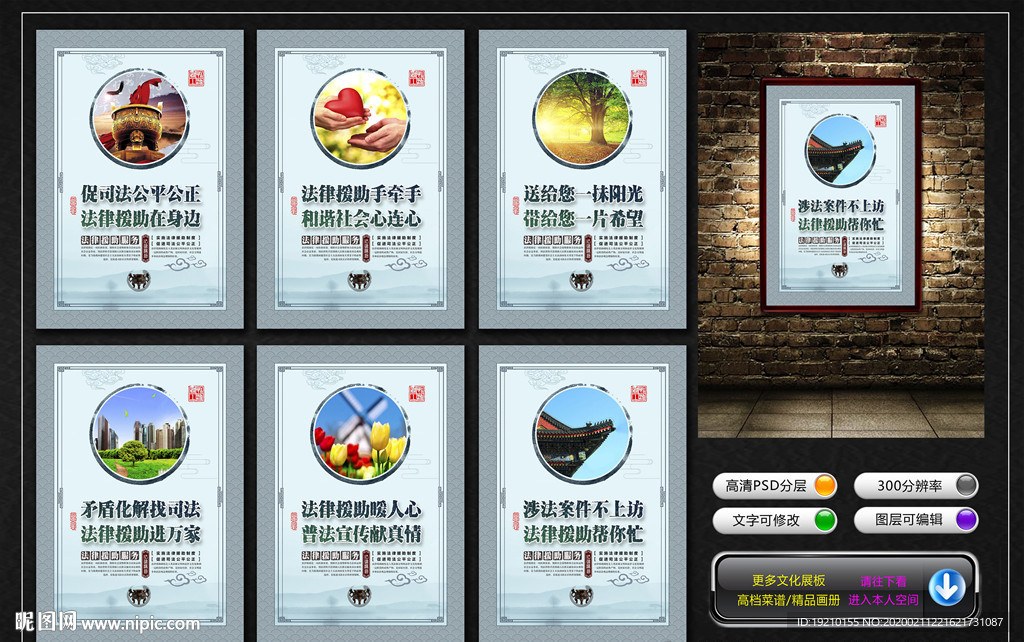
Task: Select the 300分辨率 pill button
Action: pos(915,486)
